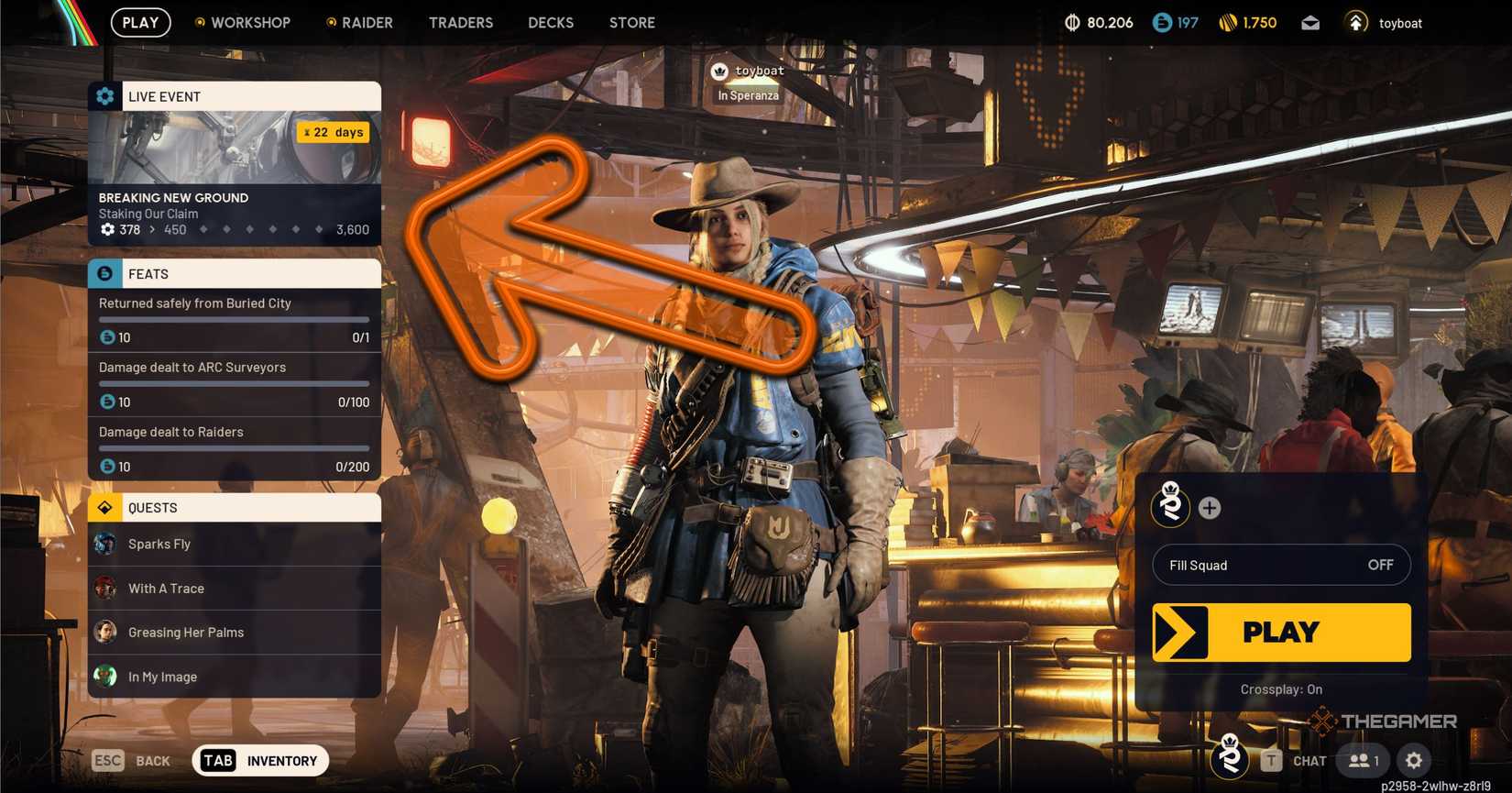Click the Feats panel coin icon
The image size is (1512, 793).
coord(104,273)
